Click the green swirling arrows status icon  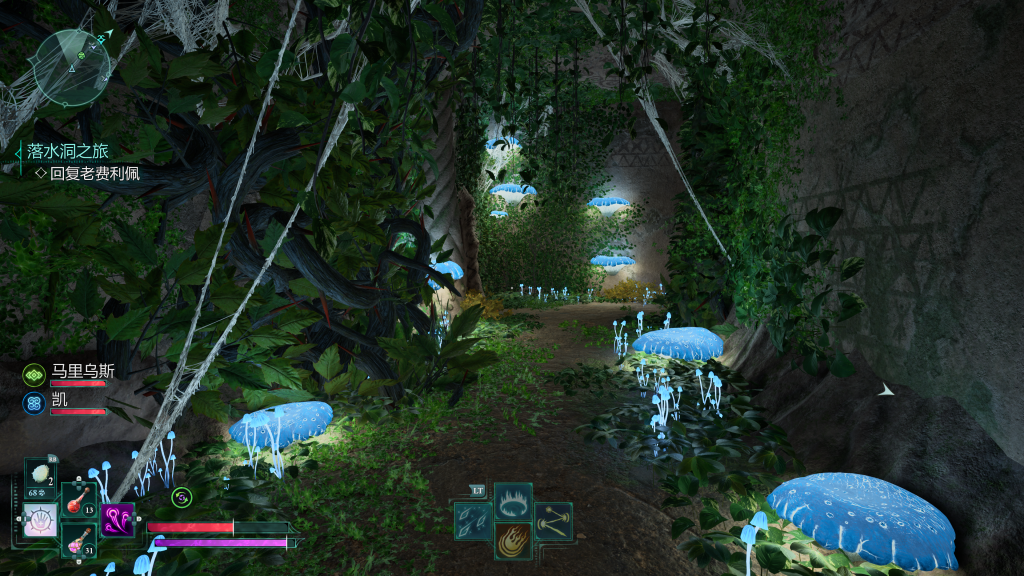(181, 496)
